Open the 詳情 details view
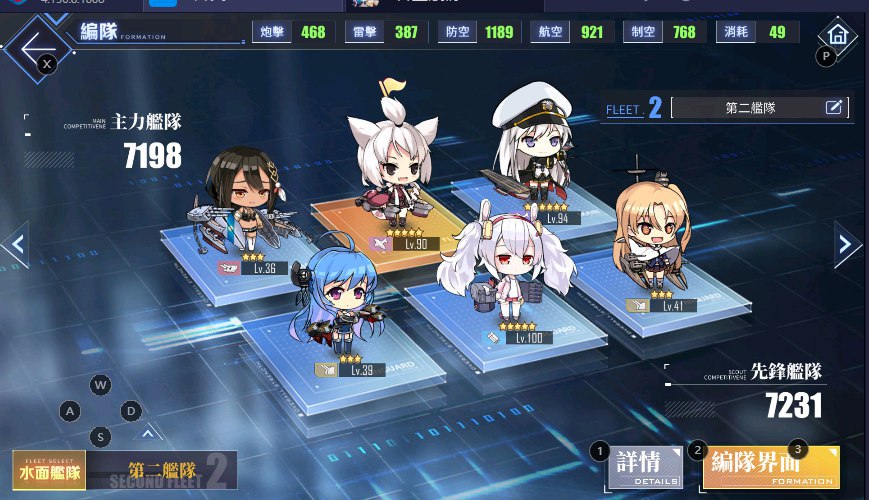The image size is (869, 500). click(643, 467)
